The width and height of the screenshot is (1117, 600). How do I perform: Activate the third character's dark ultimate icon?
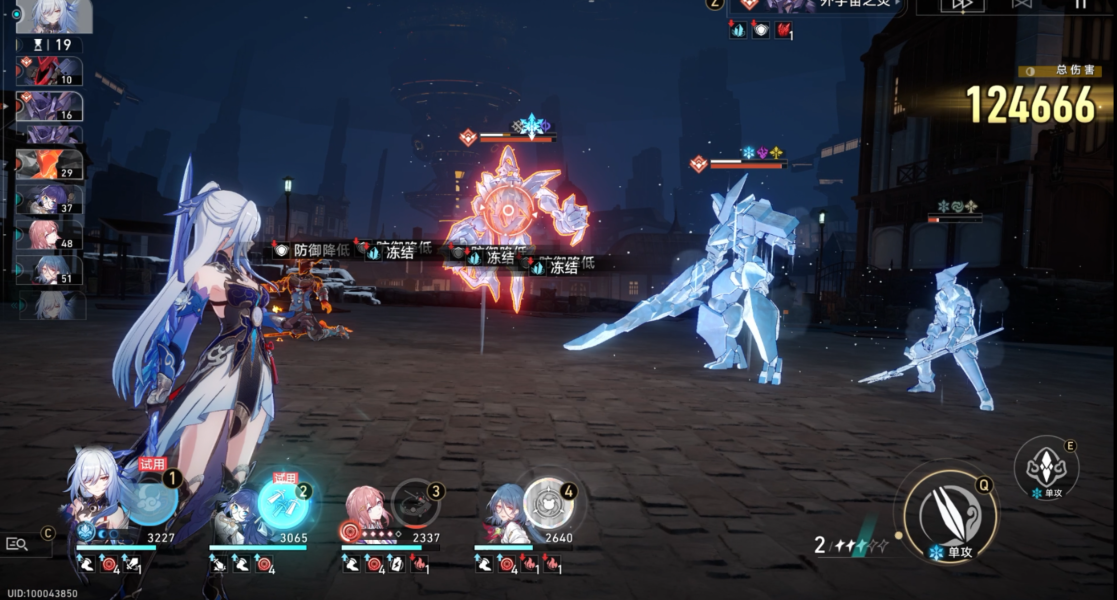coord(415,503)
